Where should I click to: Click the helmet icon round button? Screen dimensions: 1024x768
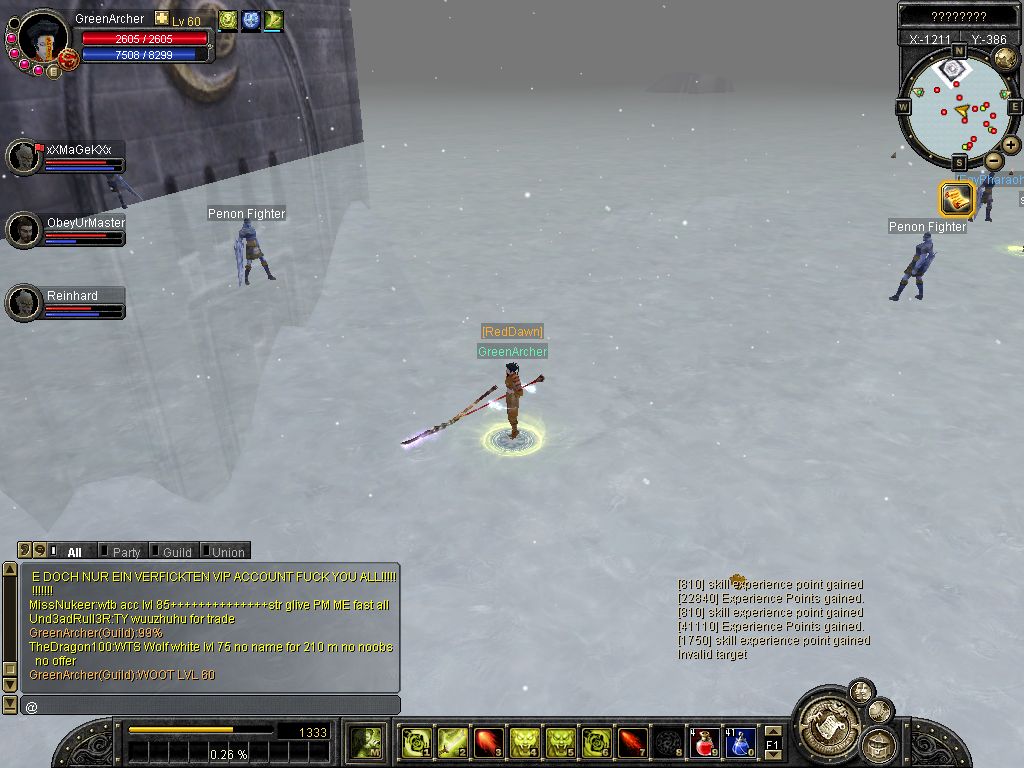pyautogui.click(x=879, y=744)
